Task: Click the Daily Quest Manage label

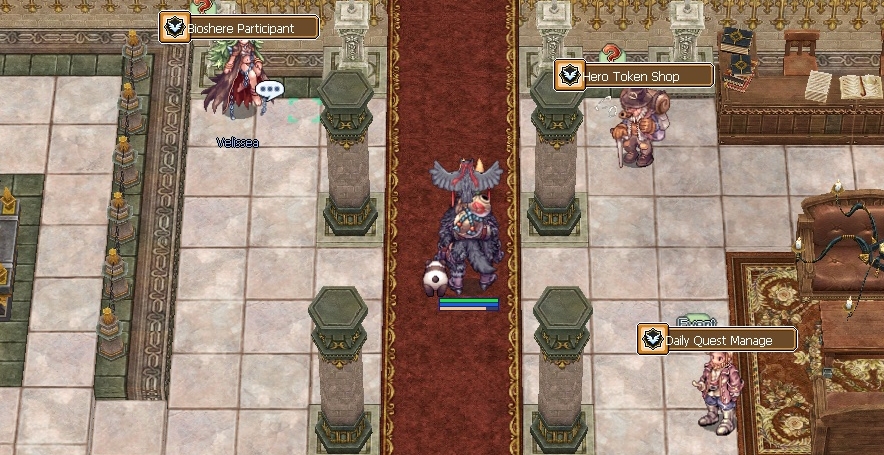Action: (718, 340)
